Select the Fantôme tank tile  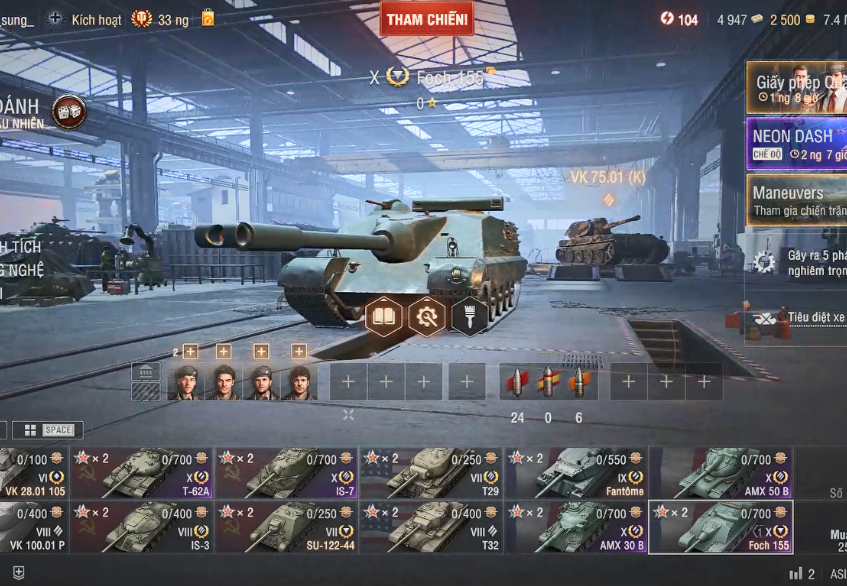coord(576,473)
